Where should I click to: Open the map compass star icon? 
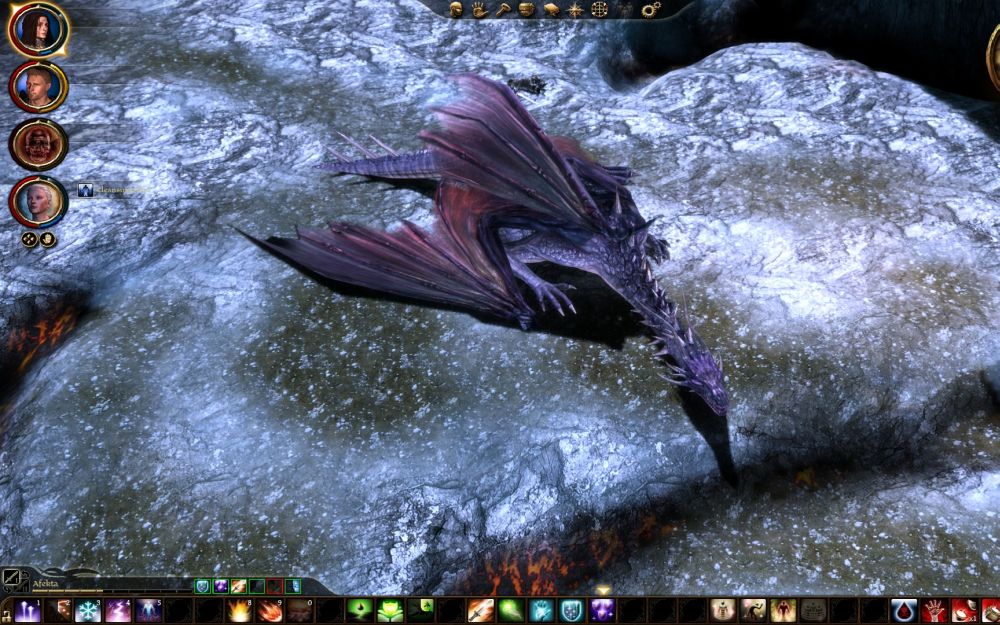click(x=575, y=9)
